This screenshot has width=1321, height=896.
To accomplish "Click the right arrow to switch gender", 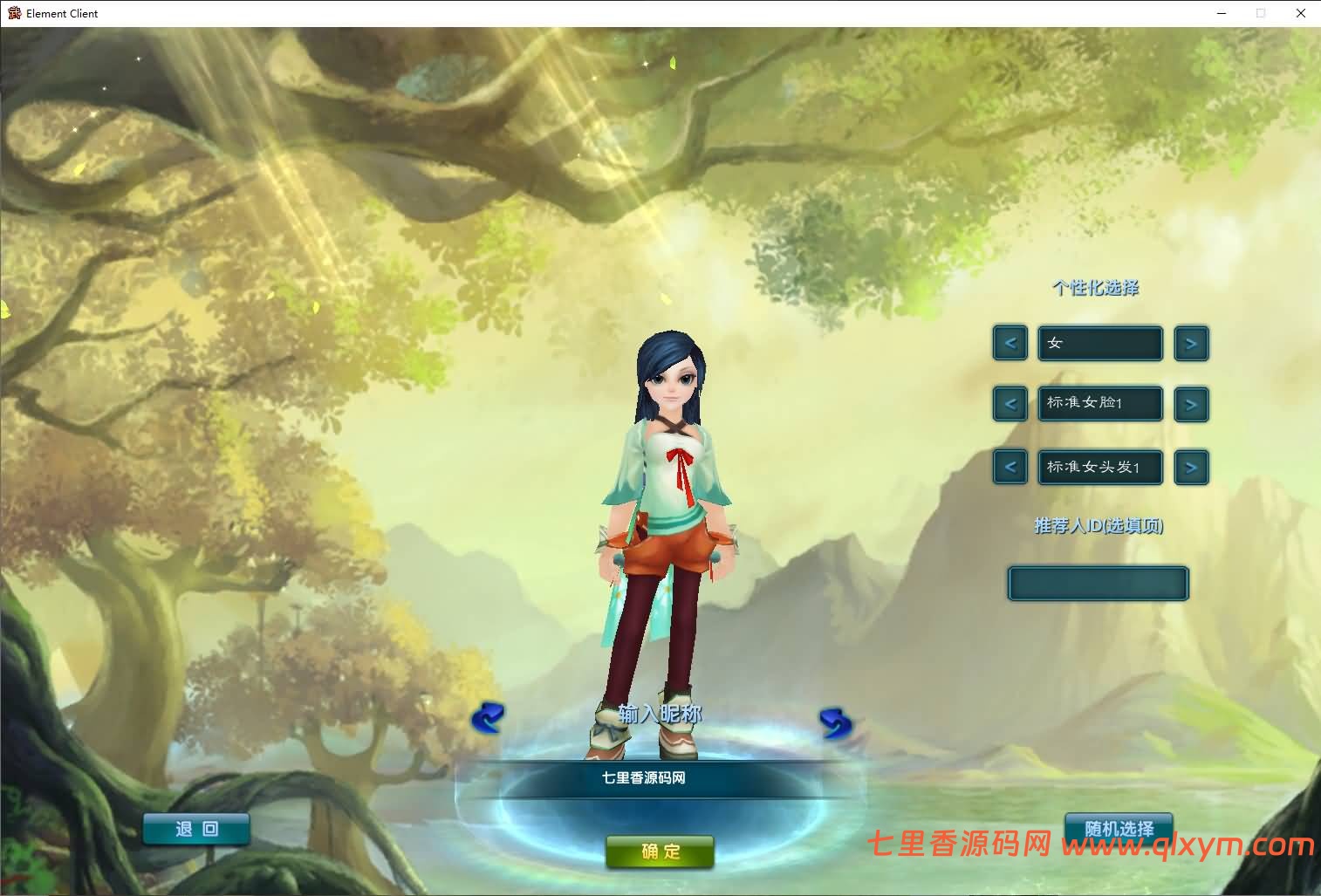I will click(x=1192, y=343).
